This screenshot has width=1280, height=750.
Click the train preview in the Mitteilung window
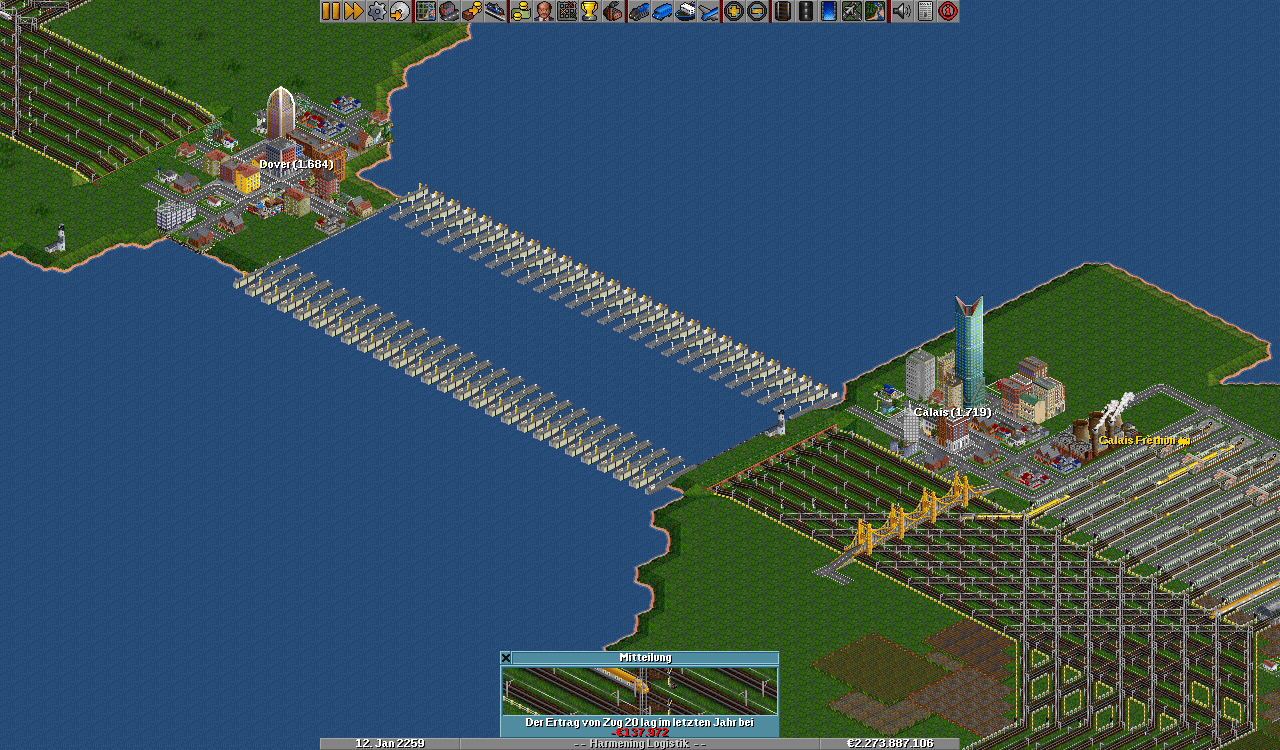(x=639, y=690)
